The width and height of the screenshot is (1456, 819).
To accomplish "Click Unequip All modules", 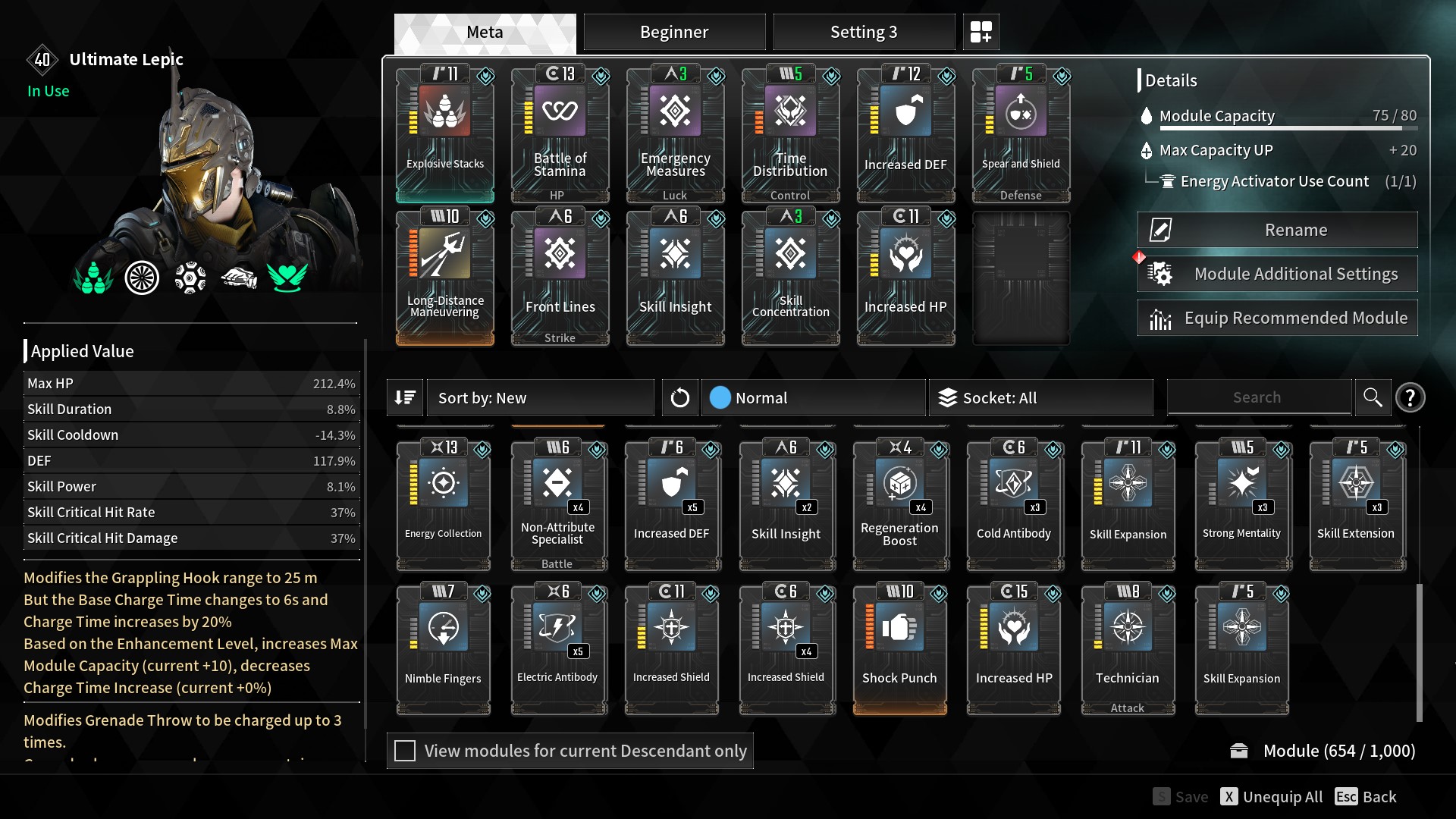I will [1272, 796].
